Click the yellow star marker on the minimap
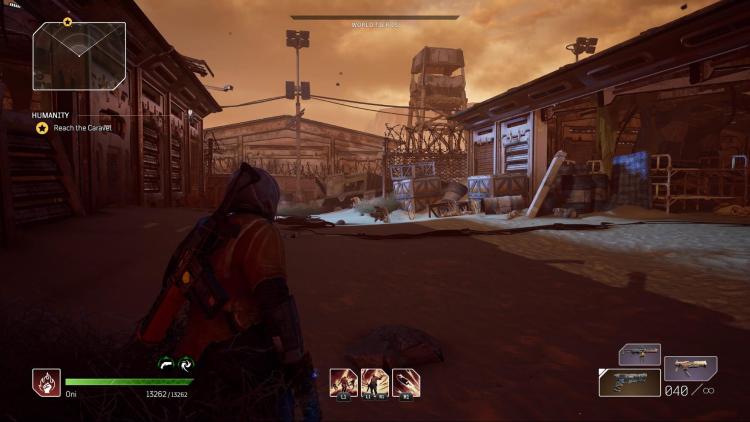The height and width of the screenshot is (422, 750). 67,21
